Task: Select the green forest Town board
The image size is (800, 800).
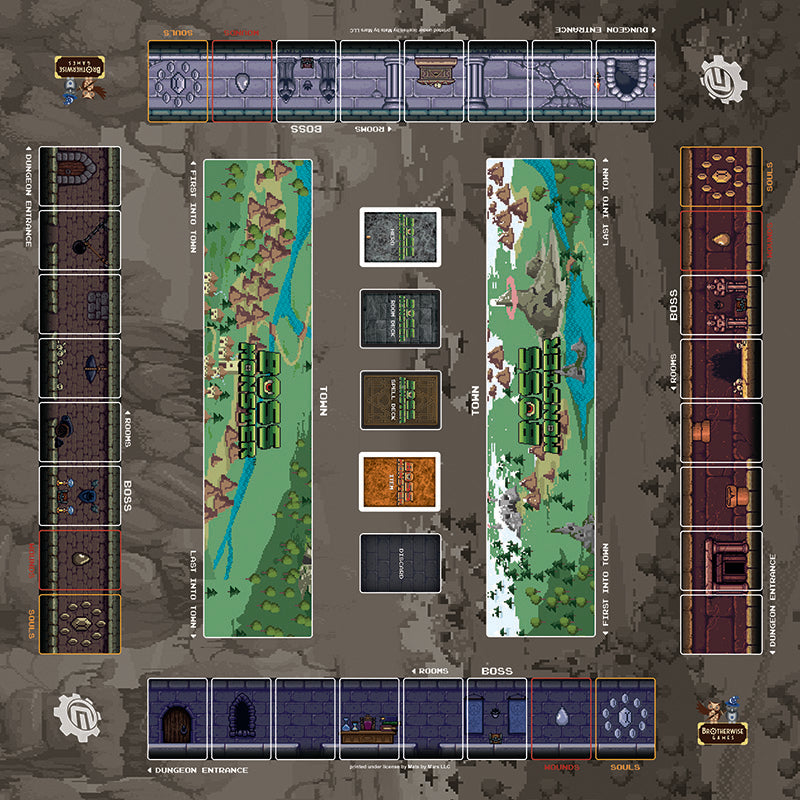Action: pyautogui.click(x=257, y=398)
